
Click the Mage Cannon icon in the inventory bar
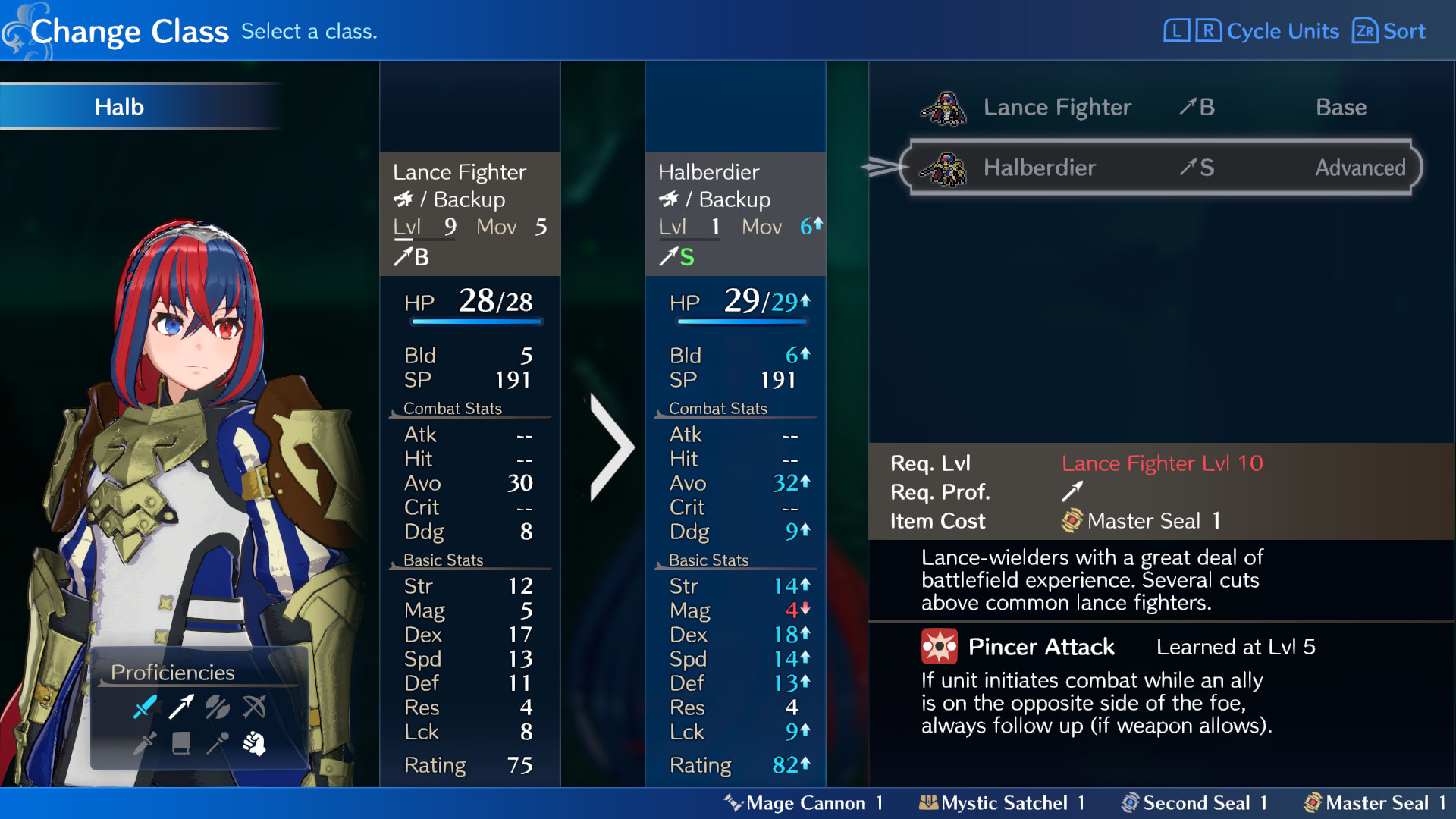(733, 803)
